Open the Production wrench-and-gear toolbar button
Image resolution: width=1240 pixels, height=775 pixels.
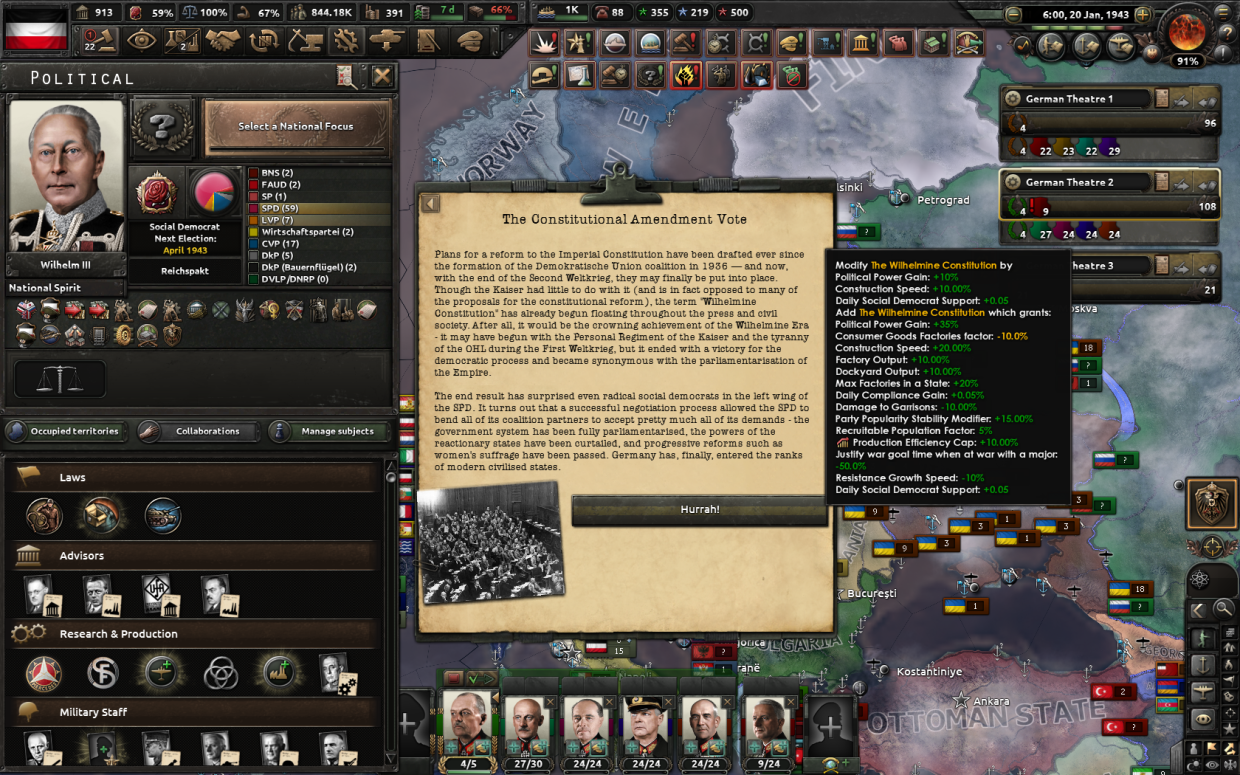pyautogui.click(x=345, y=40)
